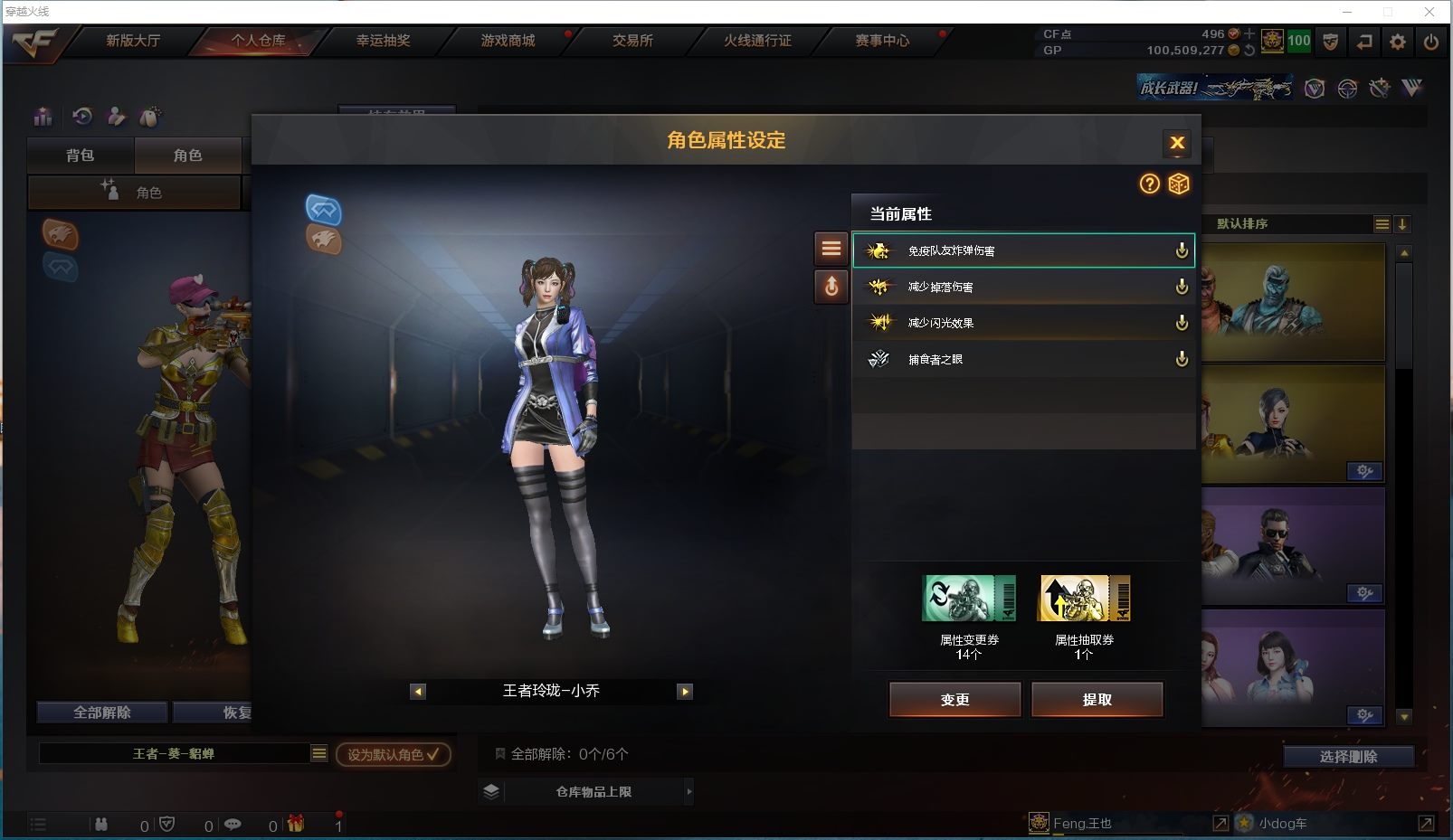The height and width of the screenshot is (840, 1453).
Task: Choose the 减少闪光效果 attribute
Action: (x=1022, y=323)
